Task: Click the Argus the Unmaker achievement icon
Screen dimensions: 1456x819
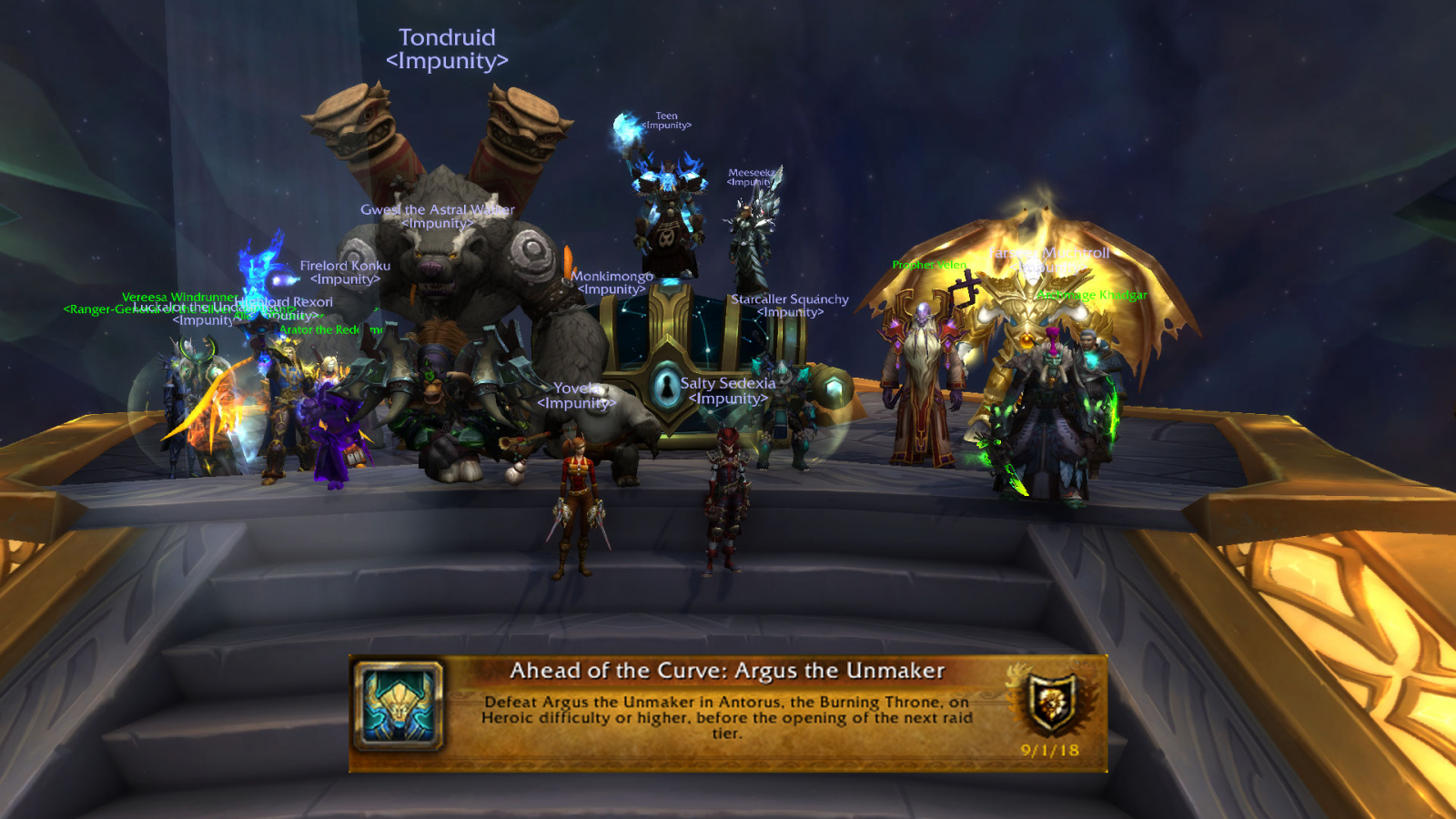Action: coord(399,706)
